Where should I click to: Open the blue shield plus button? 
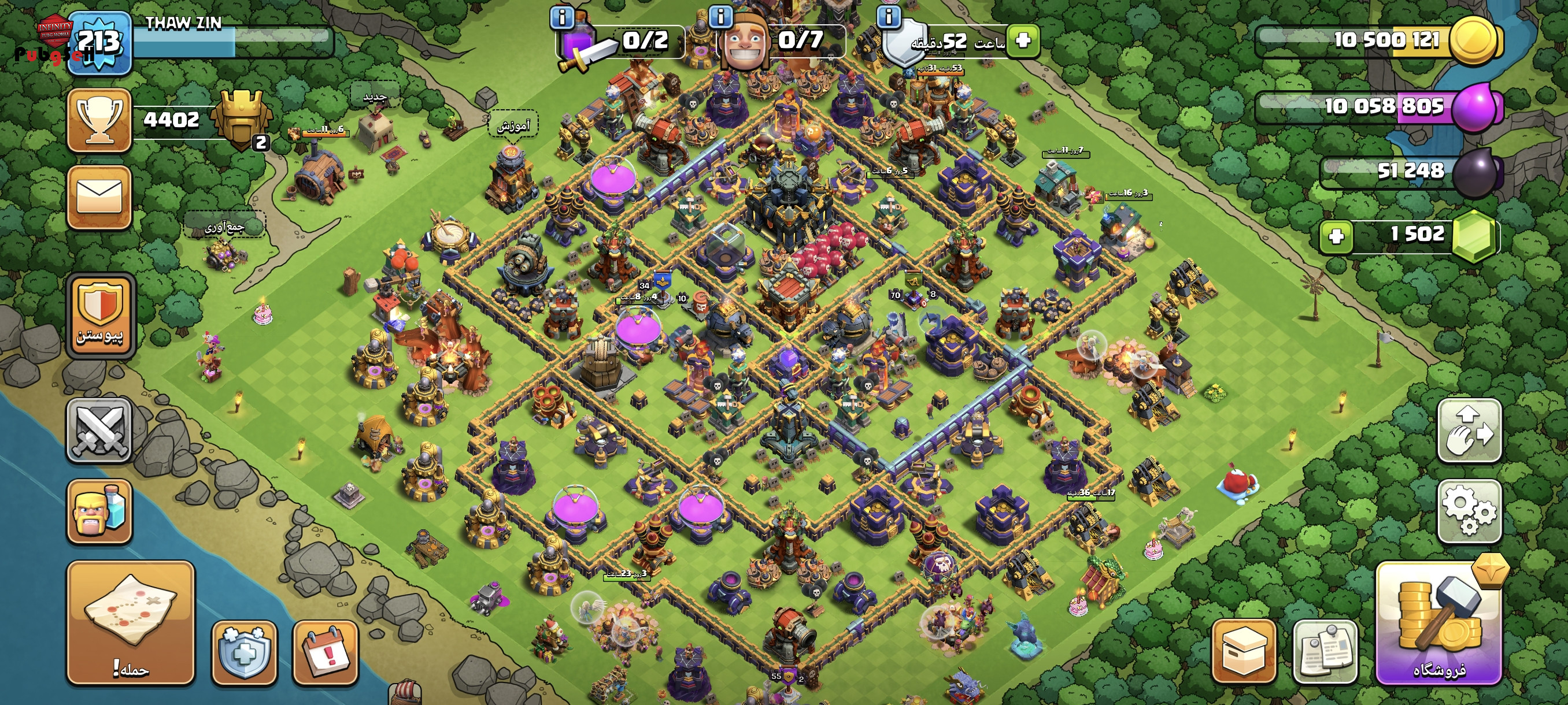[x=244, y=652]
